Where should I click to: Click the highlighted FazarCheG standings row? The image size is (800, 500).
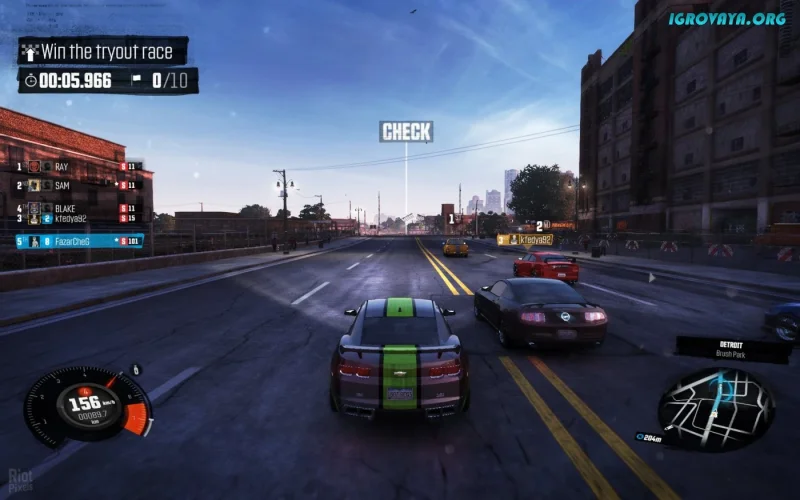(x=79, y=241)
